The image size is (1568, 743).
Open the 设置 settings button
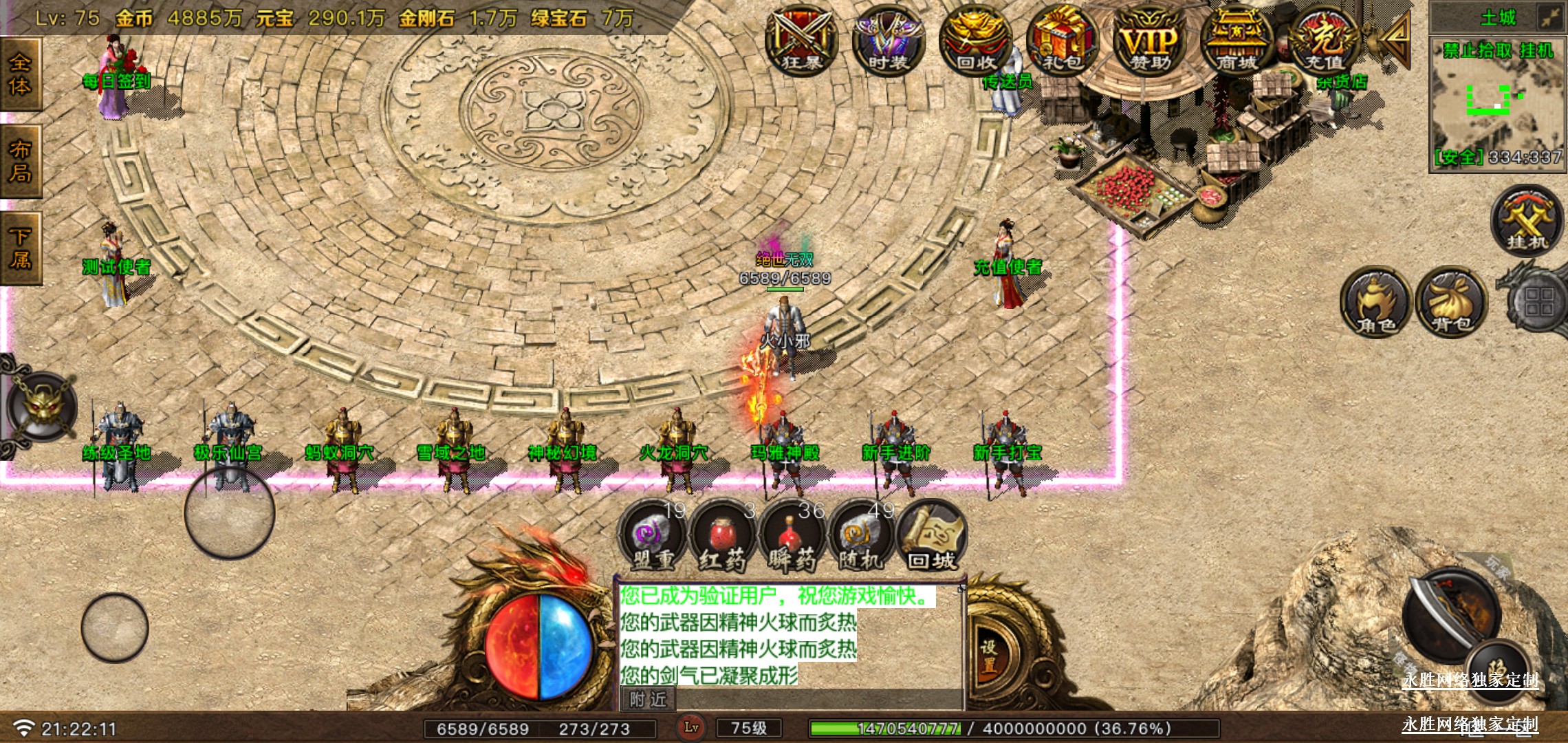tap(989, 656)
